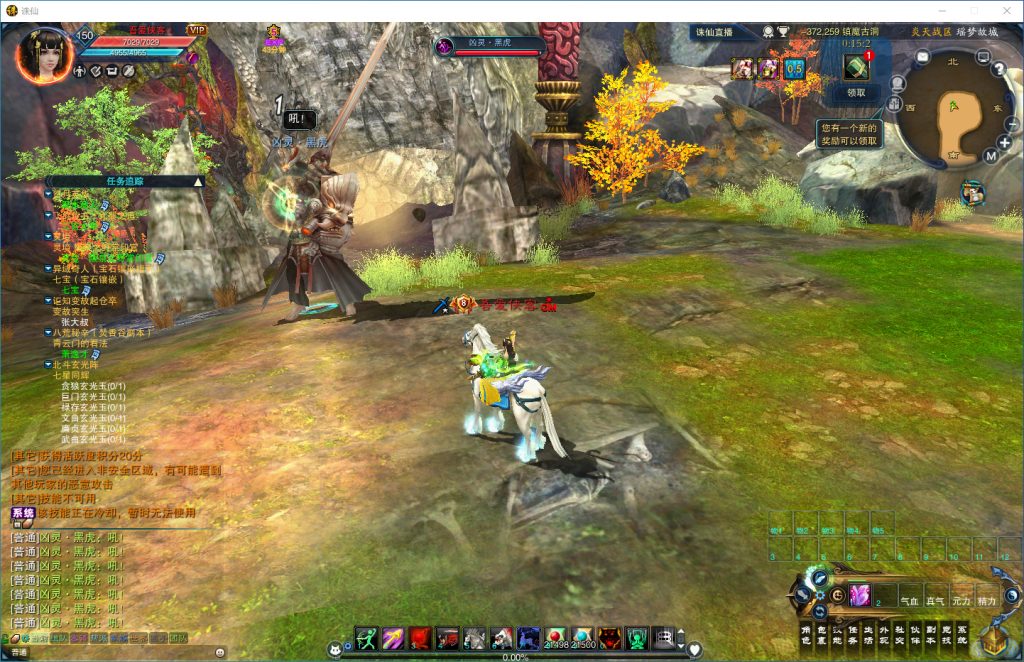Select the 凶灵·黑虎 target frame
Viewport: 1024px width, 662px height.
point(490,46)
